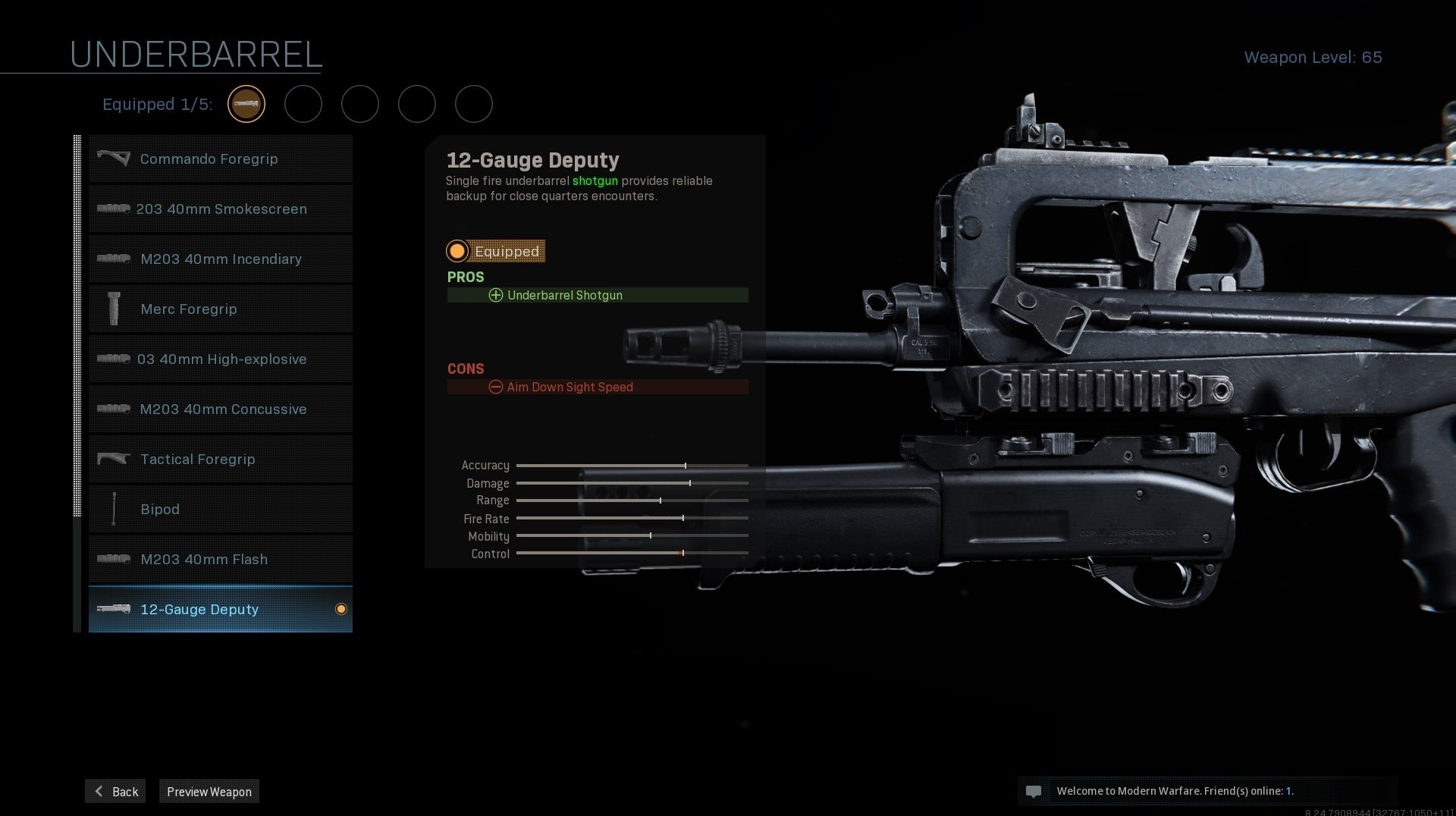Click the Back button
The width and height of the screenshot is (1456, 816).
point(115,791)
